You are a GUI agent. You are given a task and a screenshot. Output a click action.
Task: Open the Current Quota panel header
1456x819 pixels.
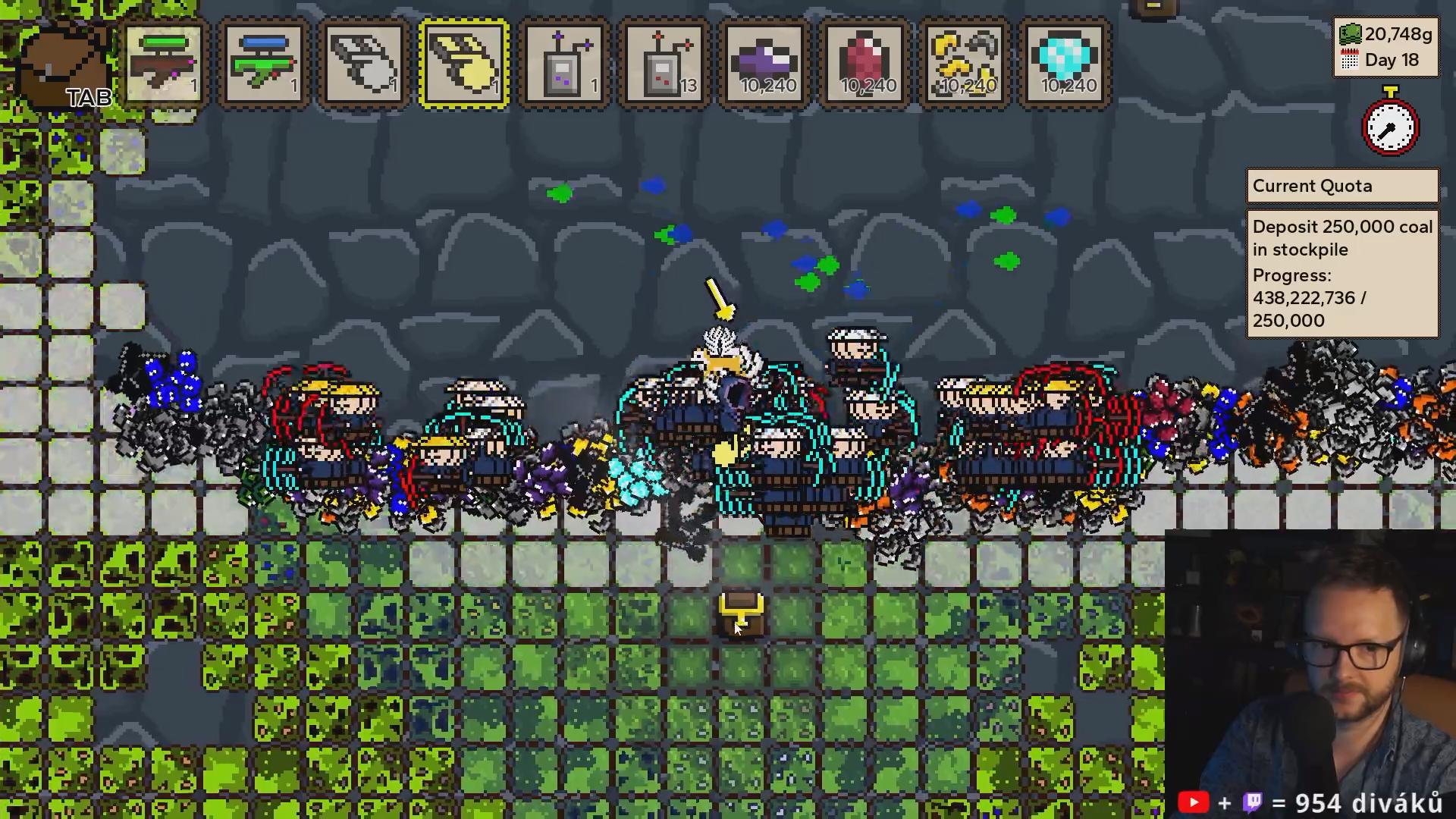pos(1342,187)
